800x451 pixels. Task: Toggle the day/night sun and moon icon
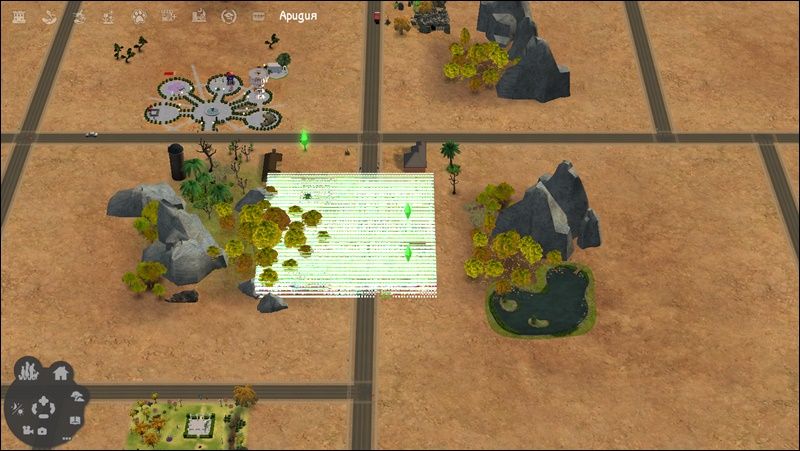pyautogui.click(x=17, y=408)
